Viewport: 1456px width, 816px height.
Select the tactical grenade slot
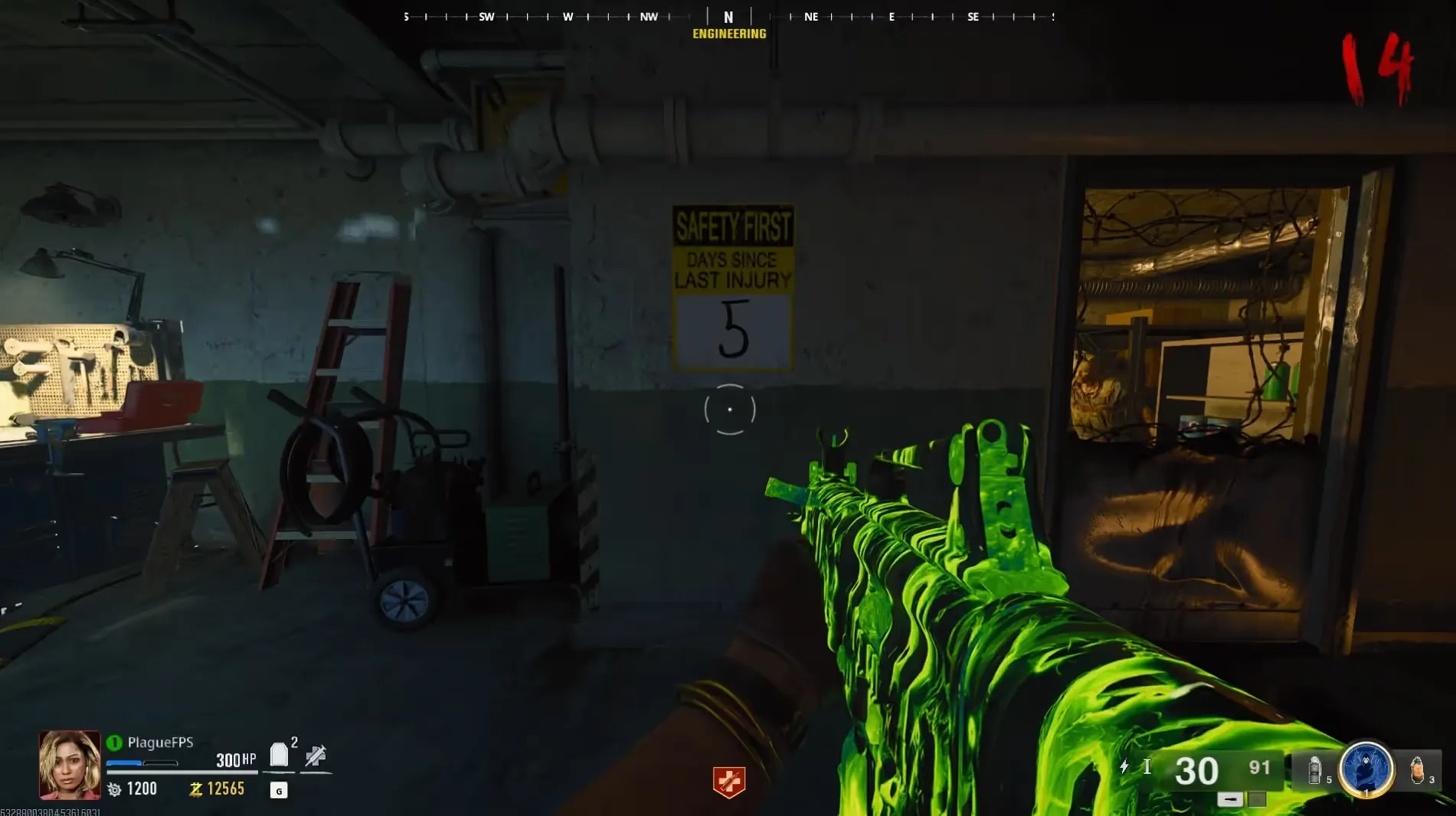tap(1314, 770)
